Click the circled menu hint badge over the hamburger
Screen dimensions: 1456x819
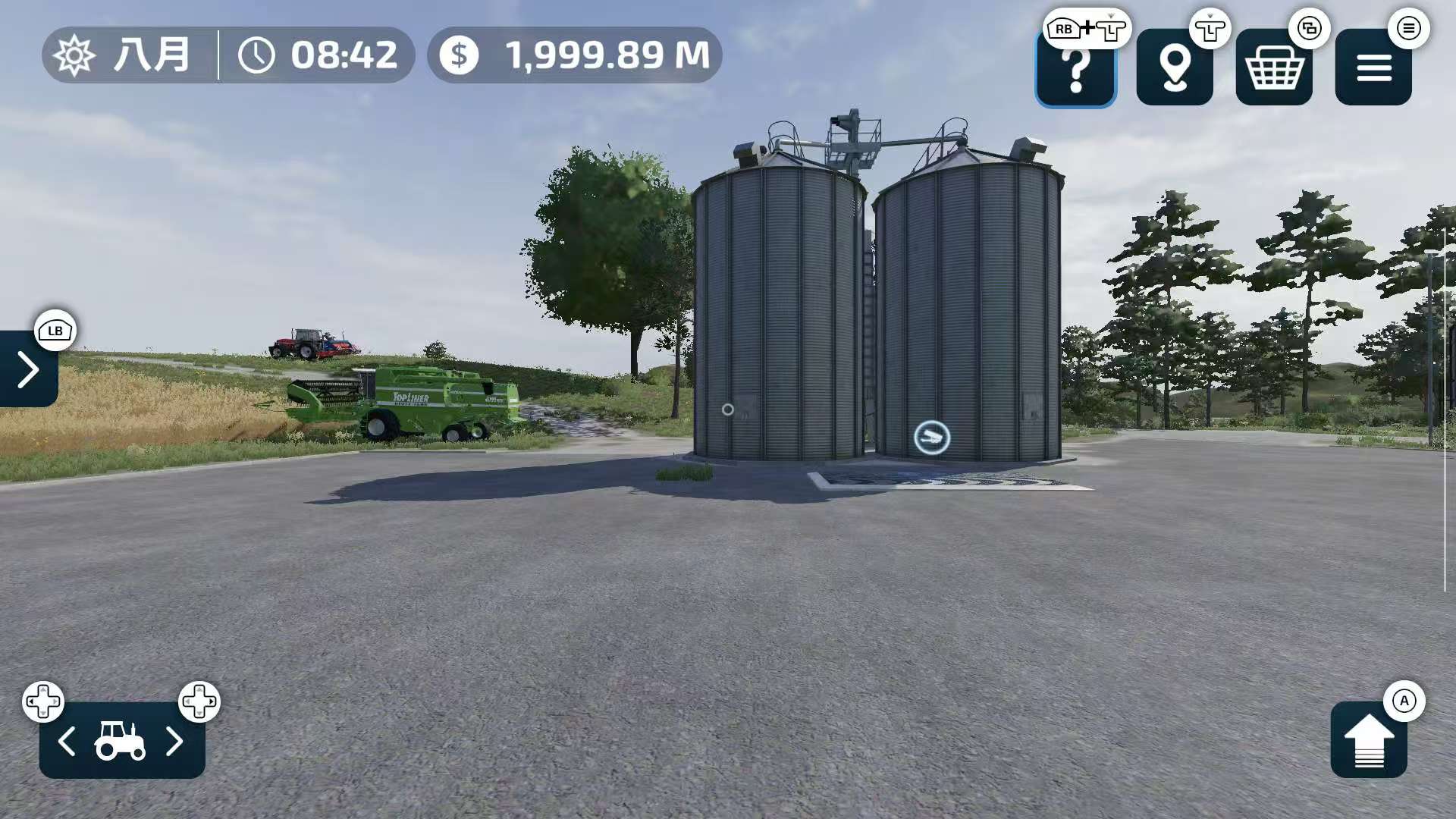pyautogui.click(x=1409, y=29)
